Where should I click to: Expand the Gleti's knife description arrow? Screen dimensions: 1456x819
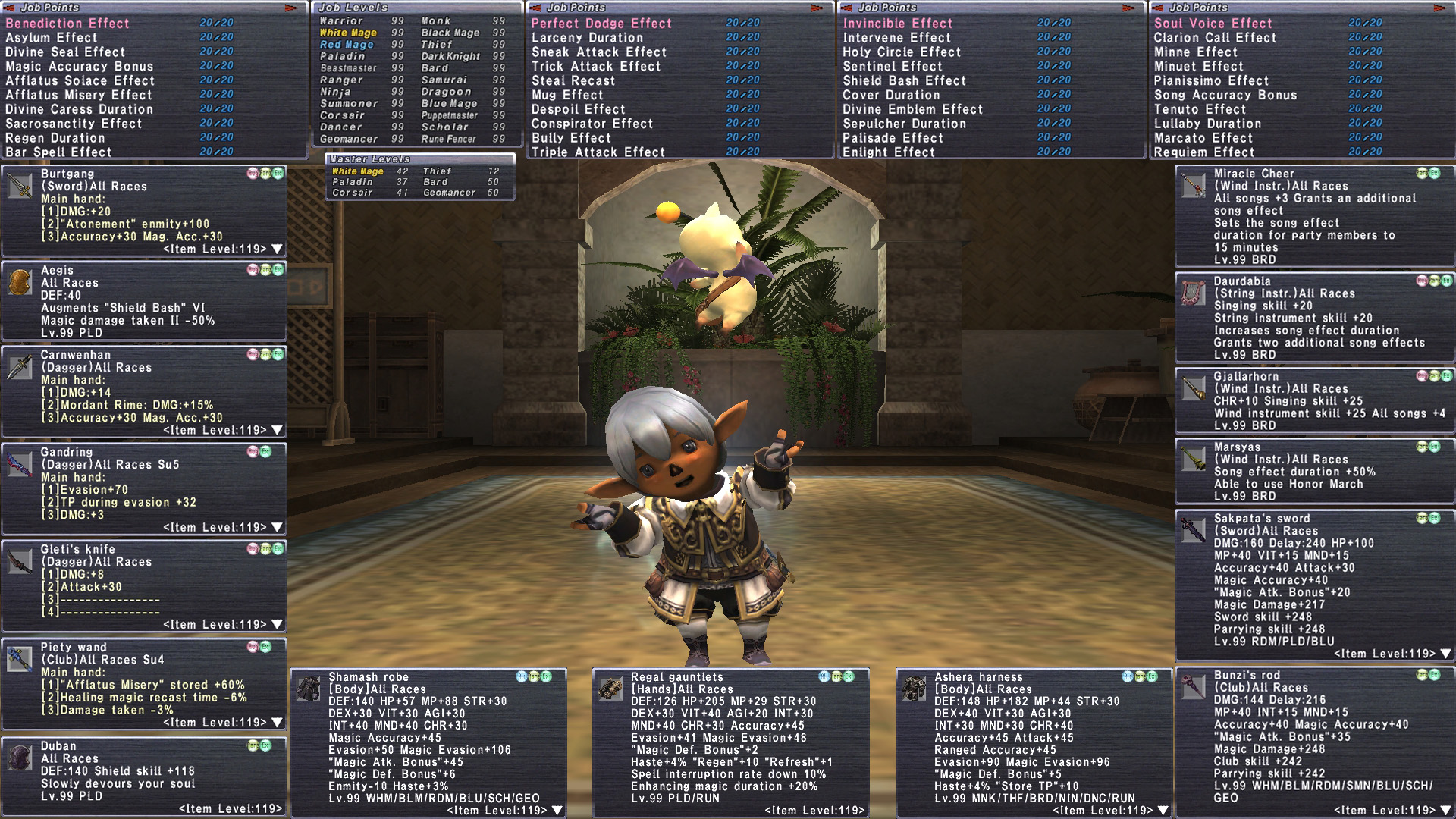[278, 624]
